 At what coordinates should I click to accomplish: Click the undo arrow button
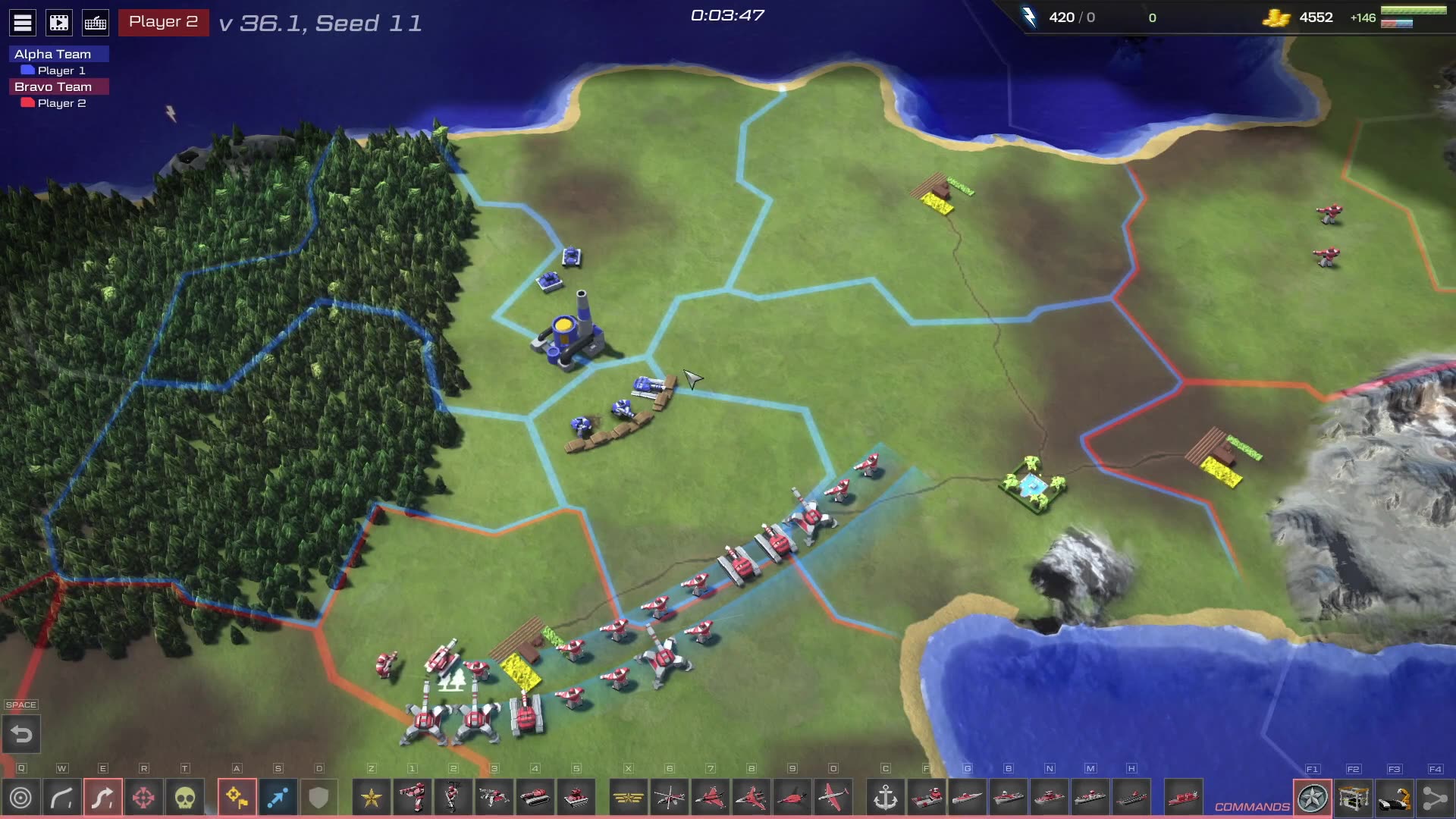pyautogui.click(x=21, y=734)
